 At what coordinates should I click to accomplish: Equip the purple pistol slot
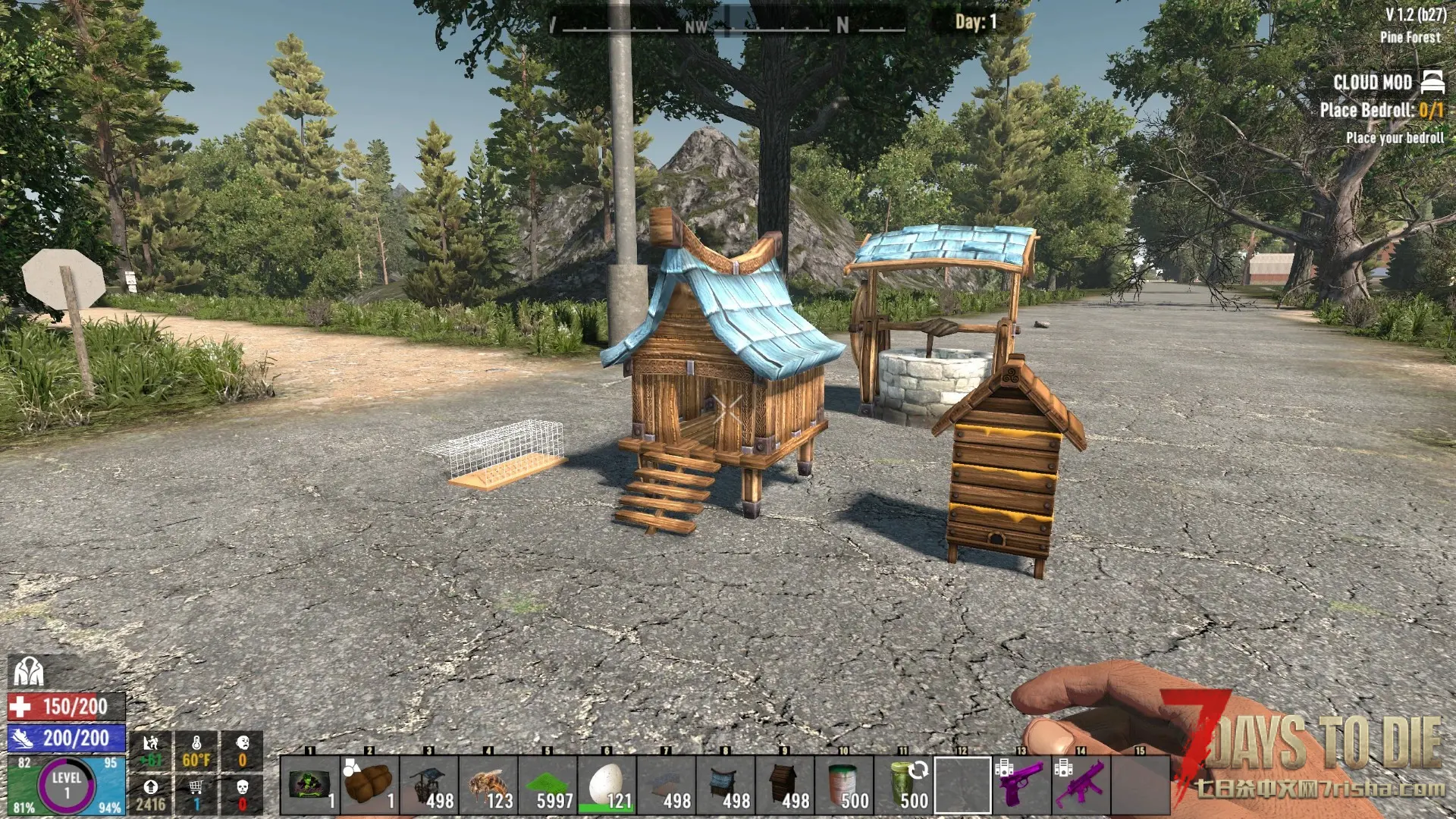[x=1021, y=786]
